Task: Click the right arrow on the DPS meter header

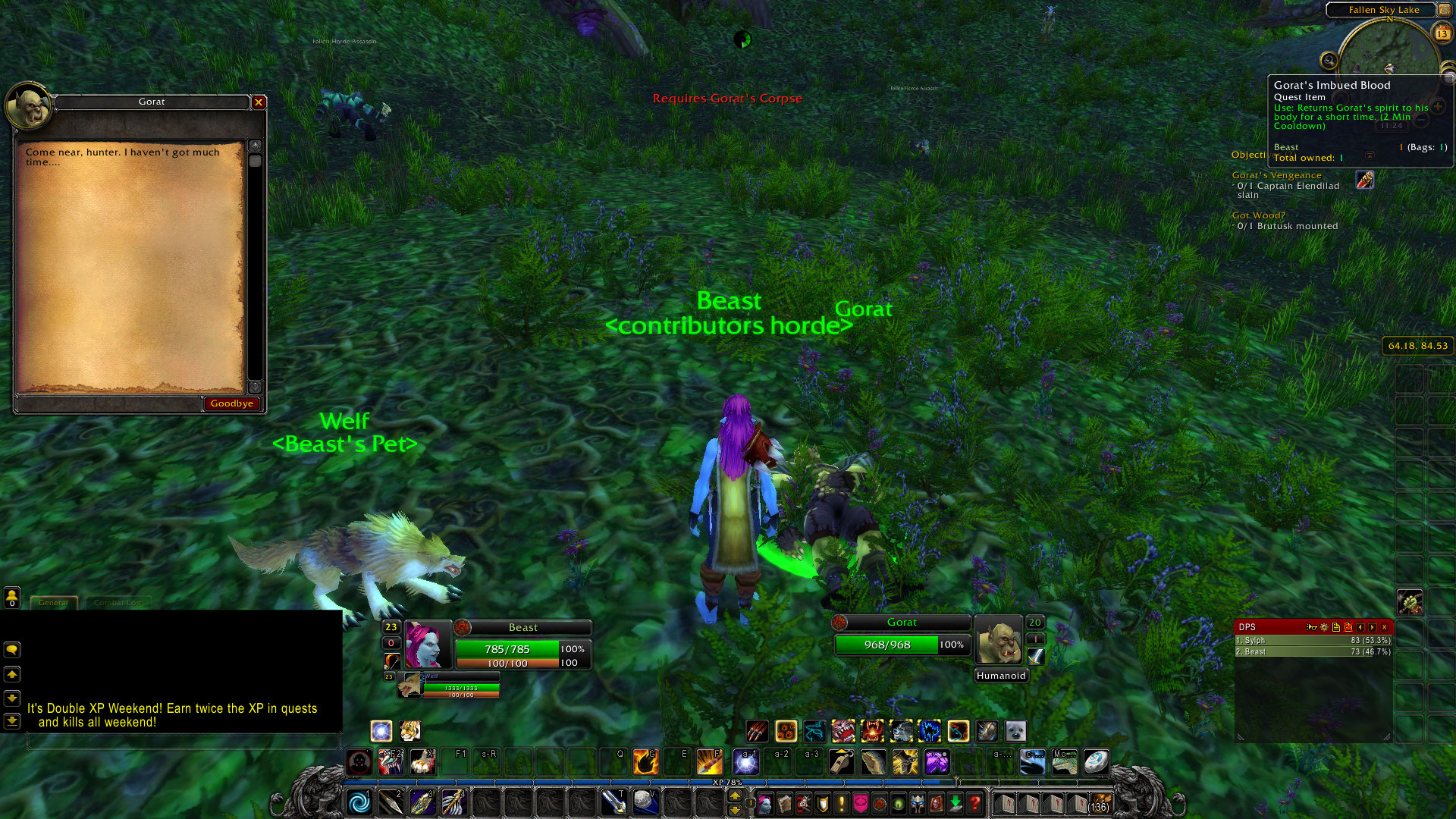Action: [1372, 627]
